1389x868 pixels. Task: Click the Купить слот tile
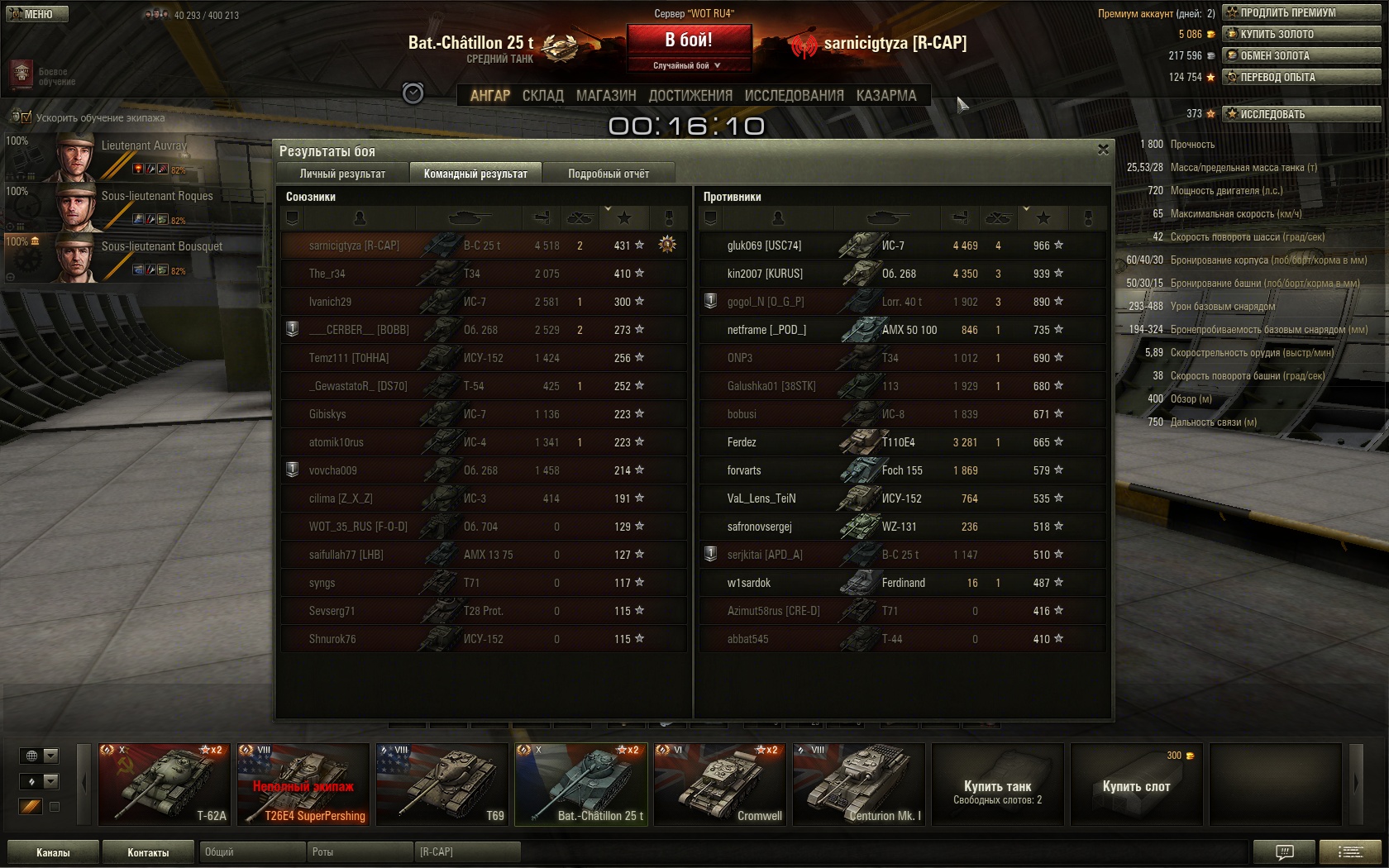point(1136,785)
